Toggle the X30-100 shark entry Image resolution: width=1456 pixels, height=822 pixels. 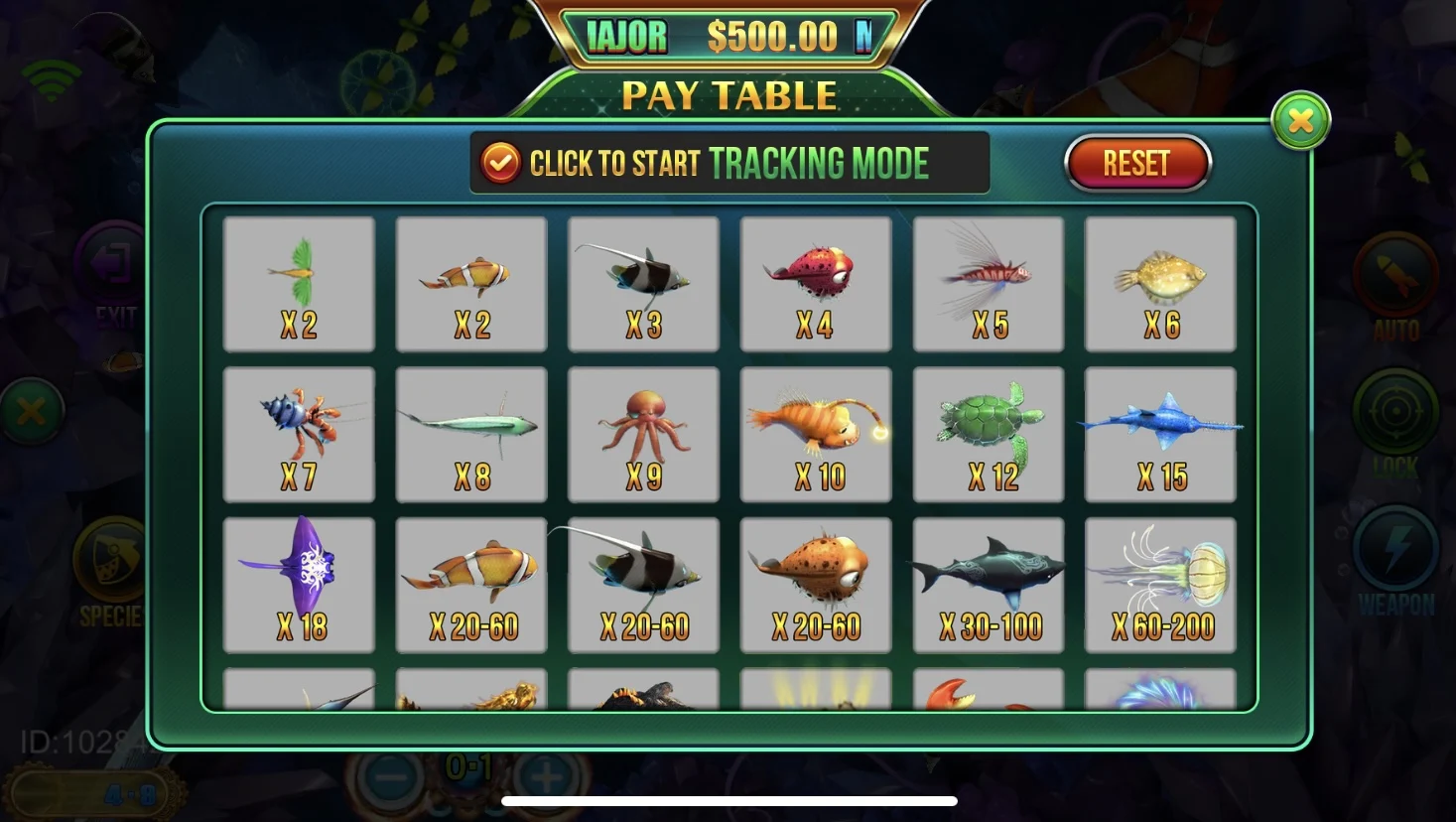pyautogui.click(x=988, y=584)
